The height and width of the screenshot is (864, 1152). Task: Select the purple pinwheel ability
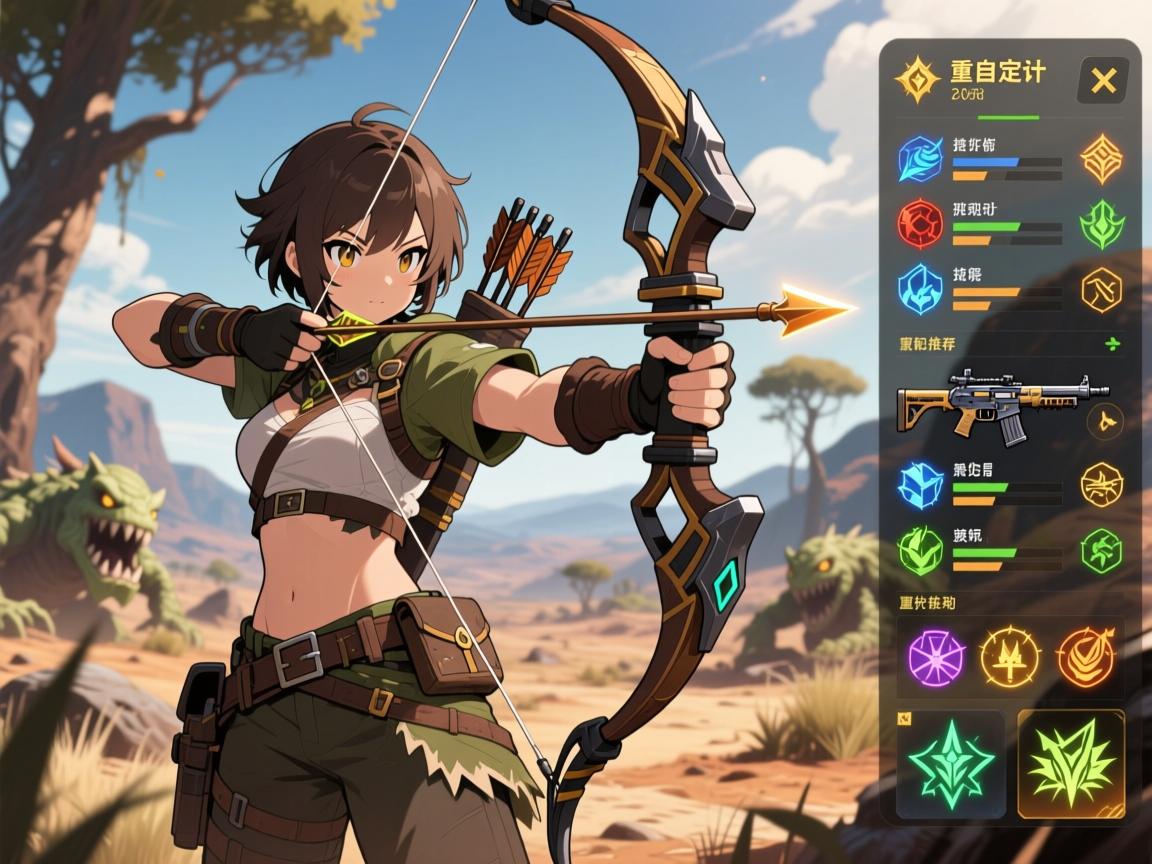(x=936, y=657)
